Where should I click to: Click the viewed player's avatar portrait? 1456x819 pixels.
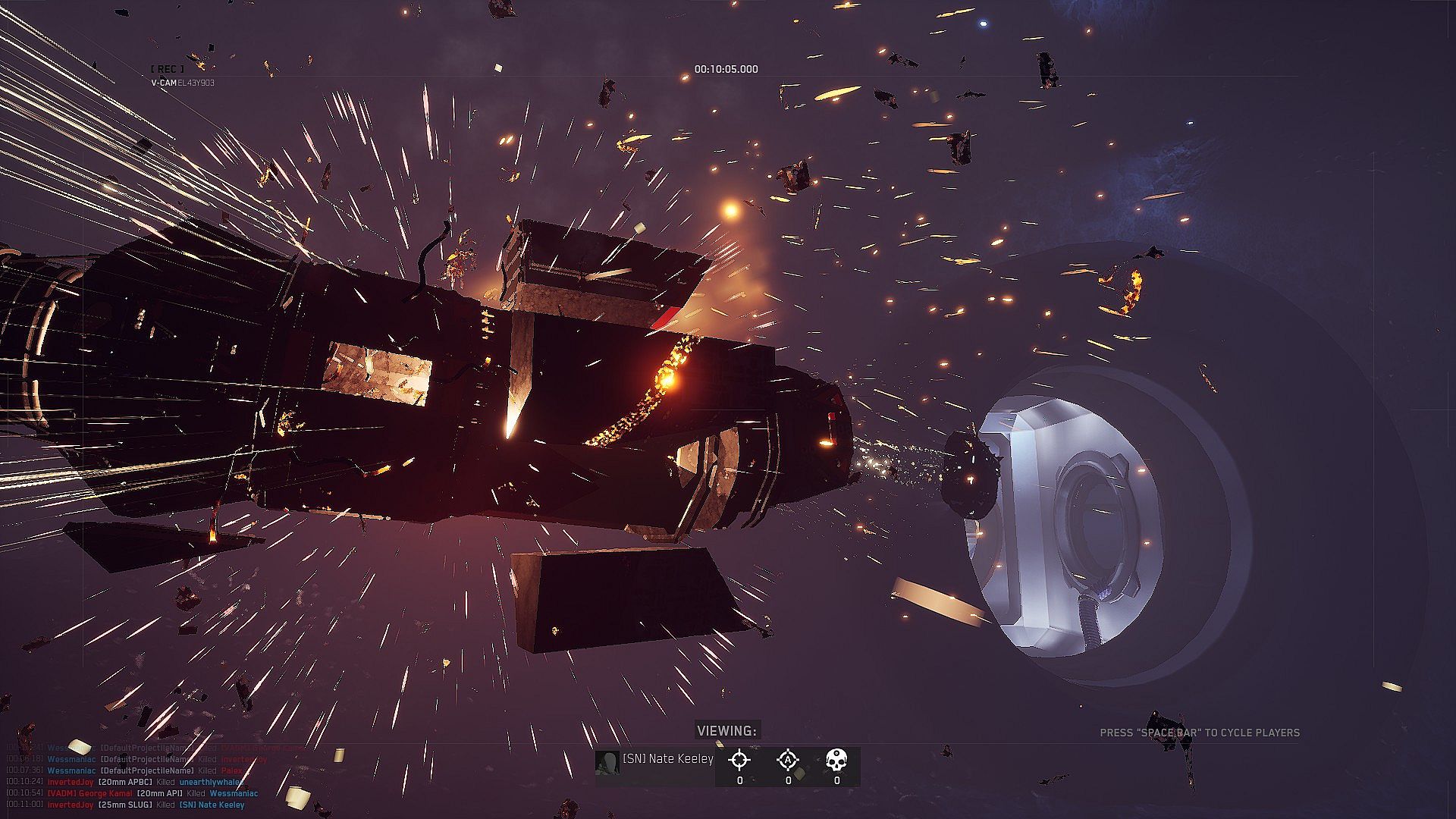pyautogui.click(x=607, y=762)
